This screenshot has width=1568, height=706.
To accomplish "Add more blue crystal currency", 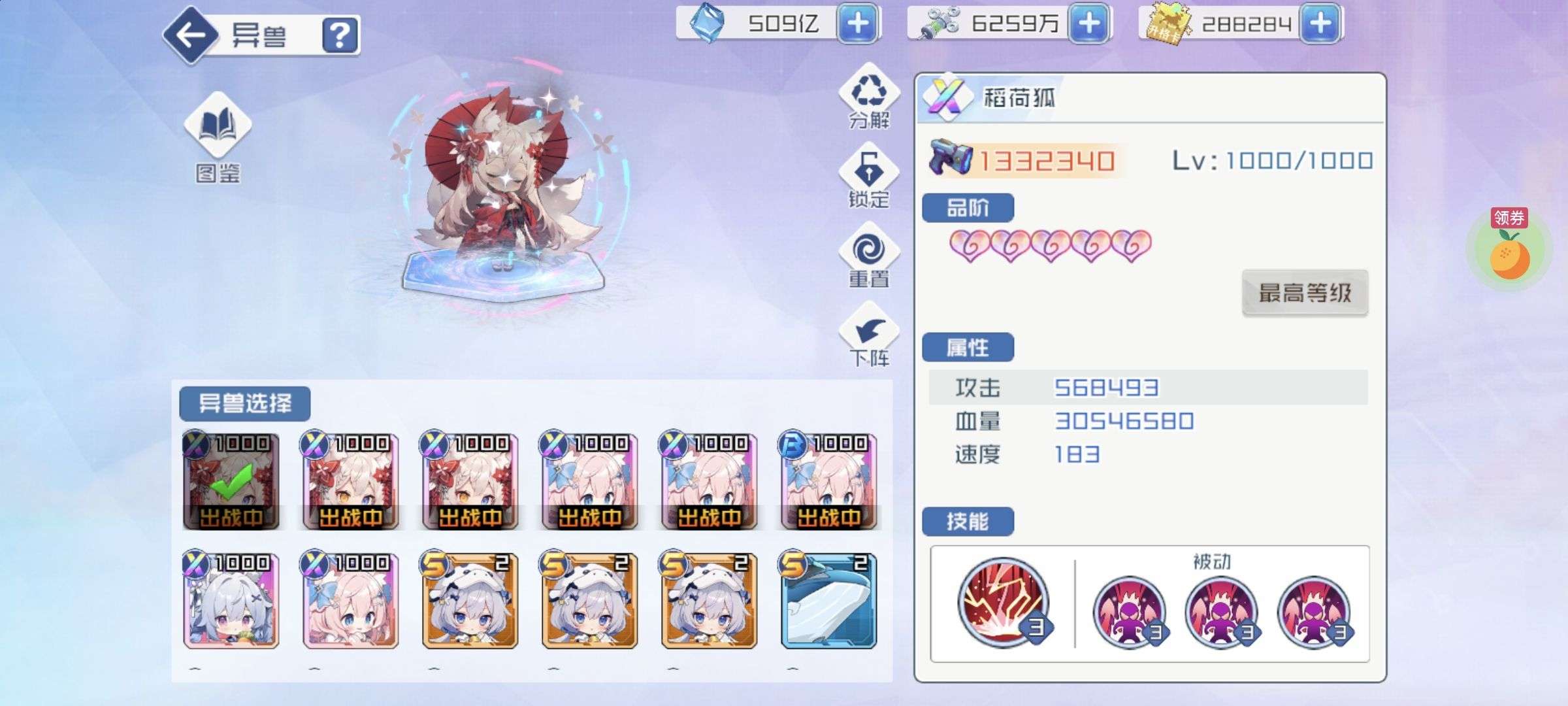I will coord(857,24).
